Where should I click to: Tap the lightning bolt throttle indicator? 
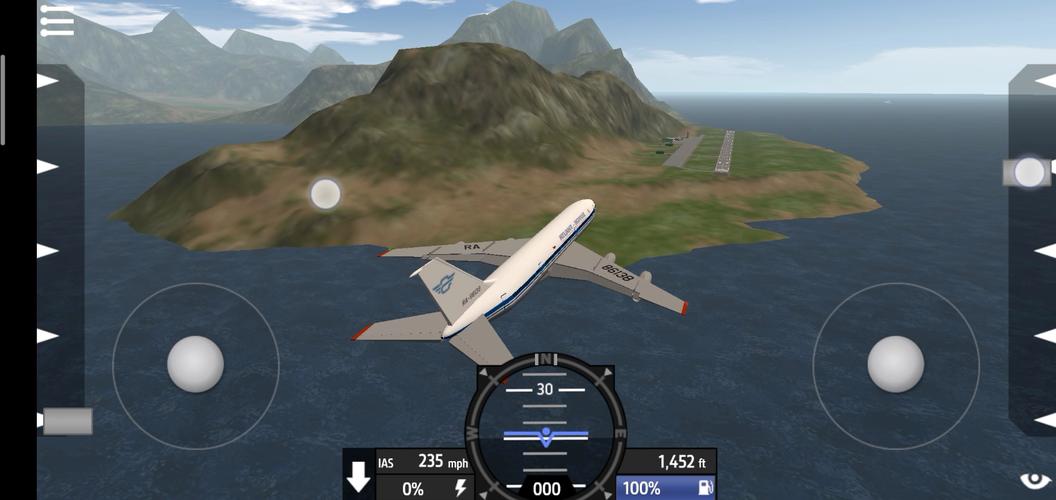(x=460, y=488)
